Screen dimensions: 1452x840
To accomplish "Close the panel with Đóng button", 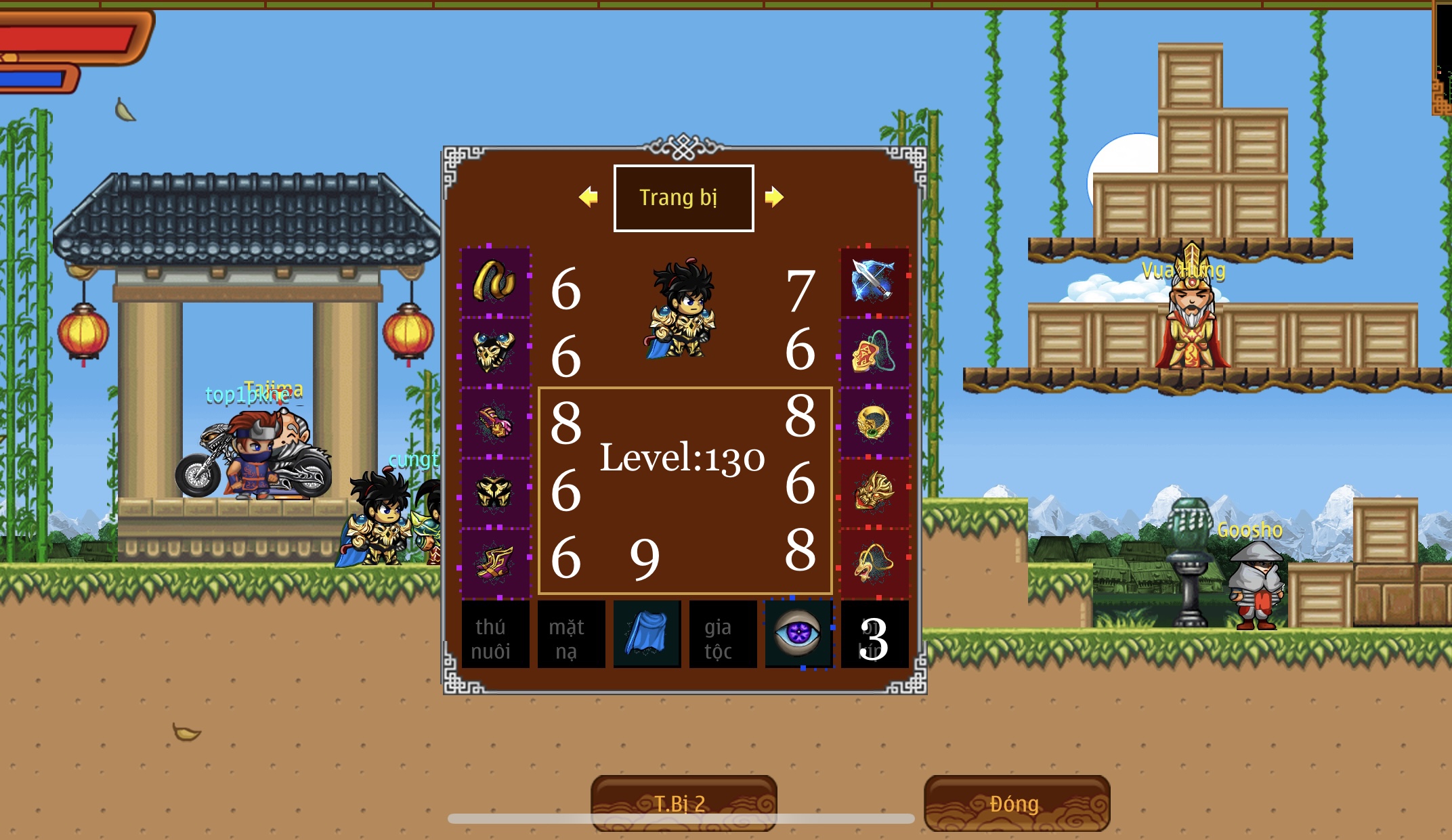I will (x=1016, y=803).
